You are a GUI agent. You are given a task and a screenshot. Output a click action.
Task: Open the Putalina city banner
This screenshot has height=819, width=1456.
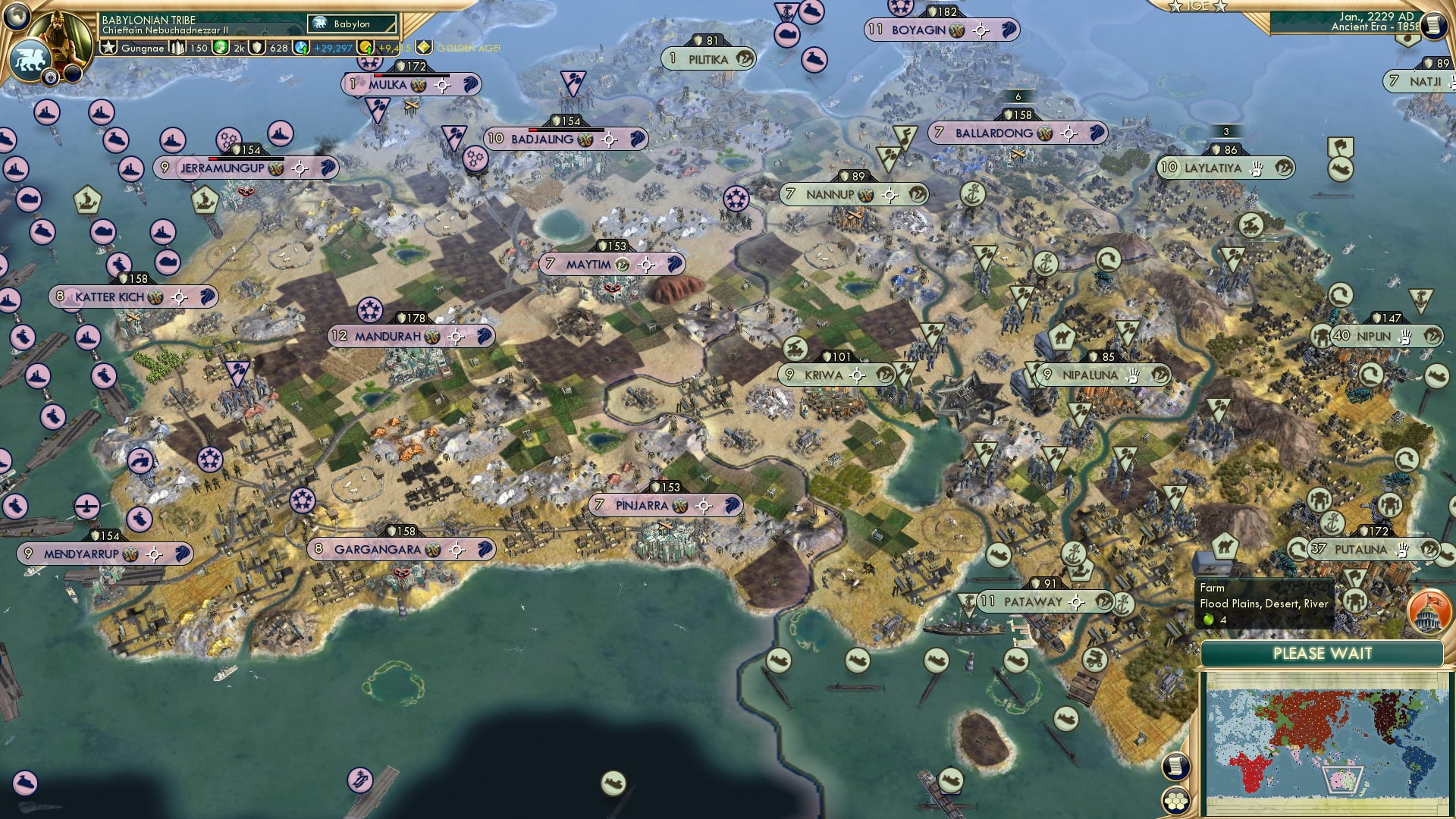(x=1361, y=548)
